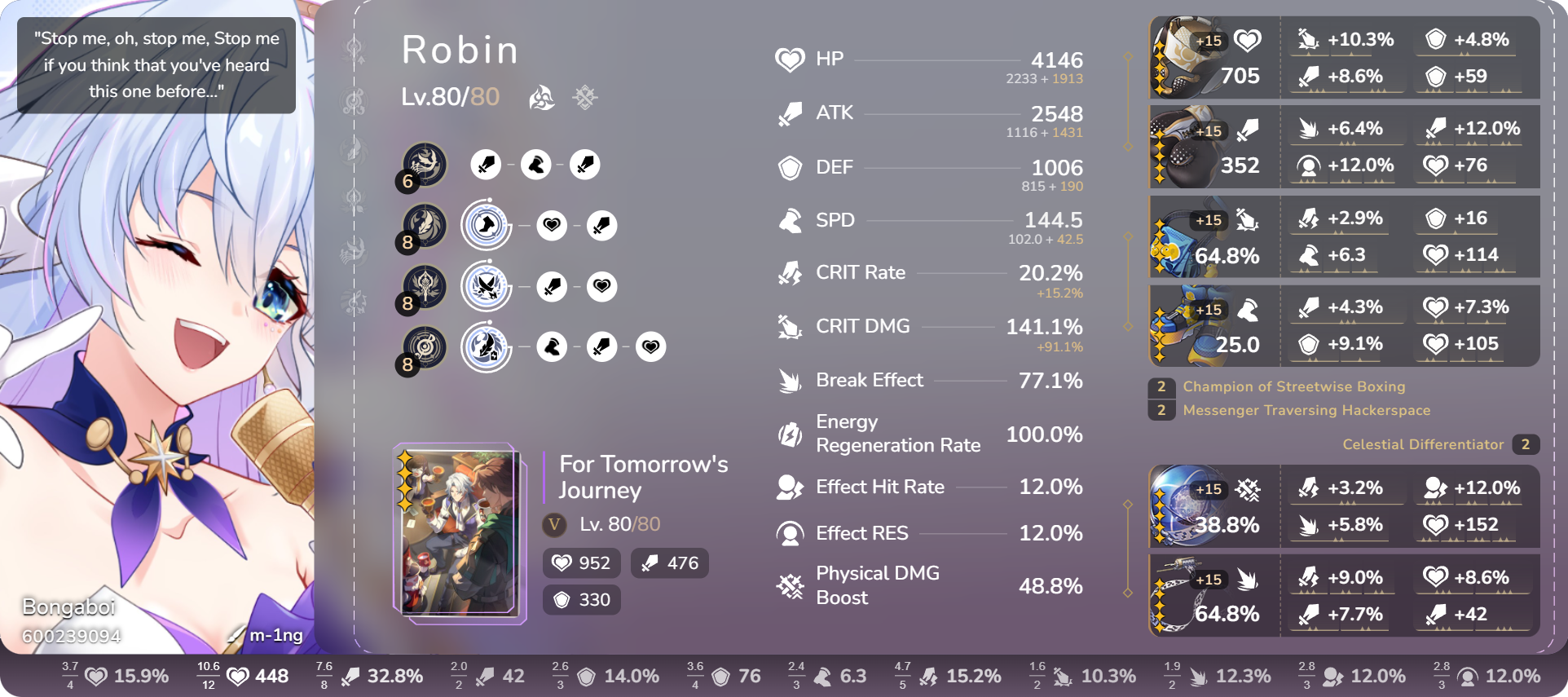Image resolution: width=1568 pixels, height=697 pixels.
Task: Click the Break Effect stat icon
Action: 790,380
